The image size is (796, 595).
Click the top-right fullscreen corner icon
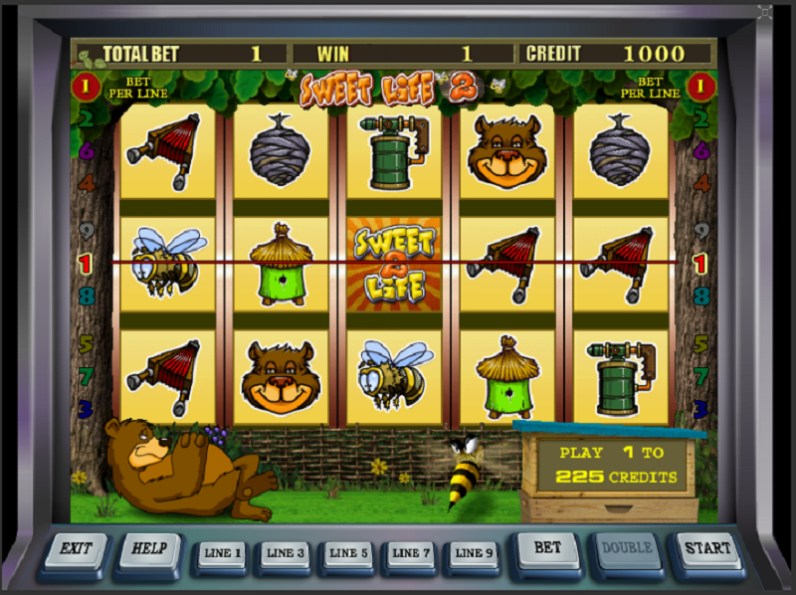coord(765,12)
